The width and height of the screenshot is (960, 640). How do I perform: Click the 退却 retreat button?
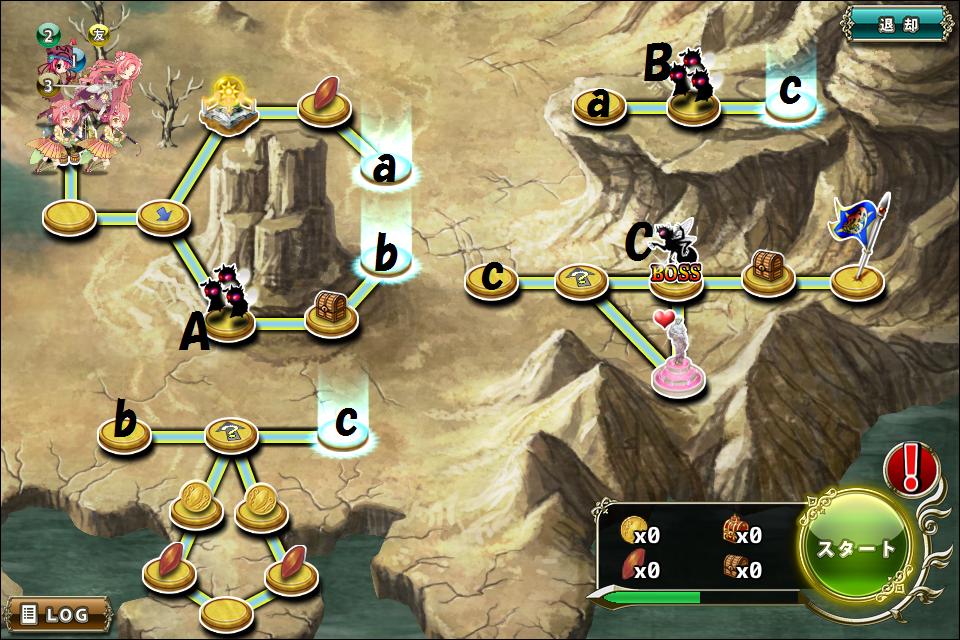[896, 23]
